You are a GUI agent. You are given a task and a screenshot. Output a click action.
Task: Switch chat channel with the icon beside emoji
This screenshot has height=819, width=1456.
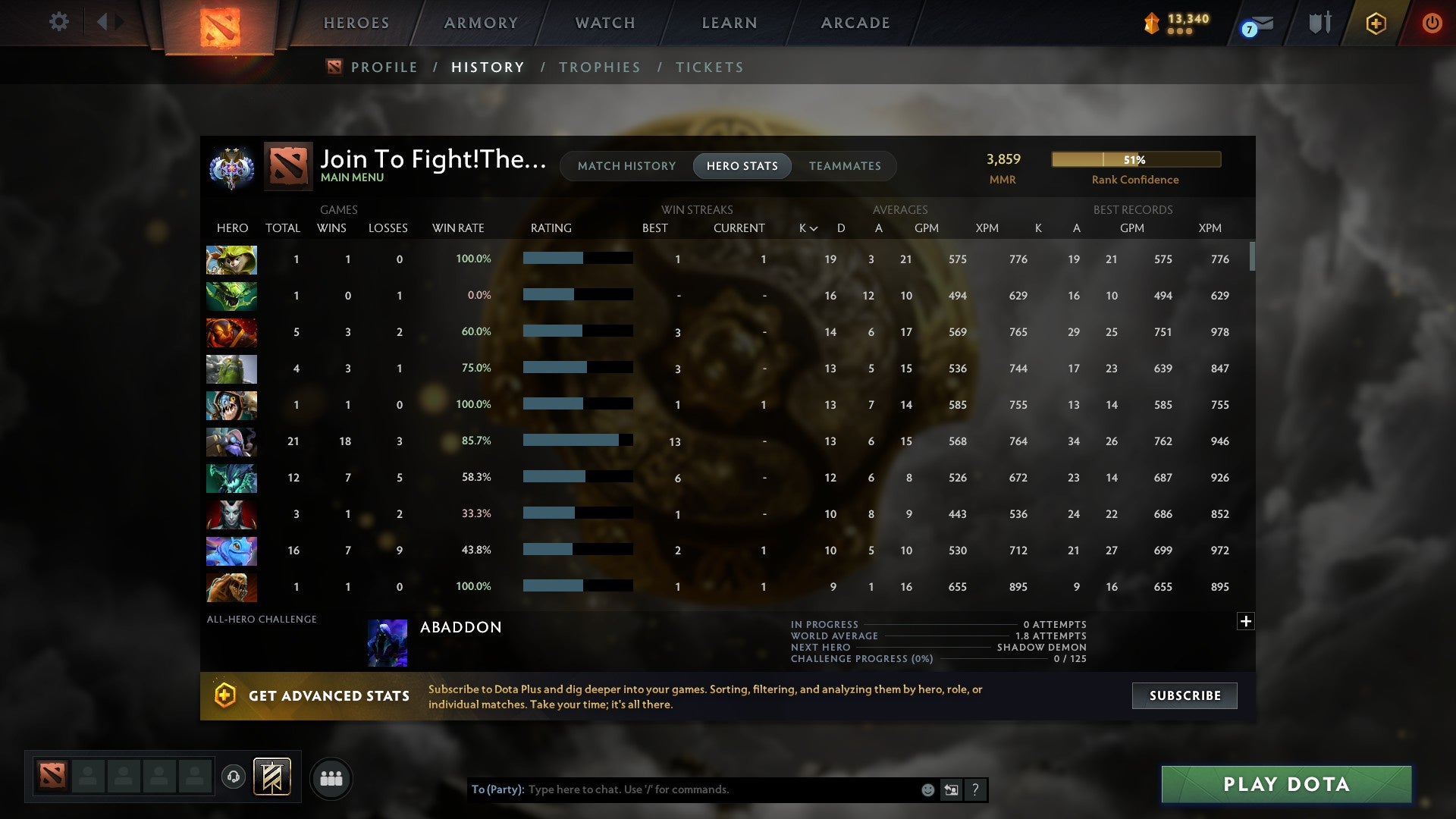point(951,789)
